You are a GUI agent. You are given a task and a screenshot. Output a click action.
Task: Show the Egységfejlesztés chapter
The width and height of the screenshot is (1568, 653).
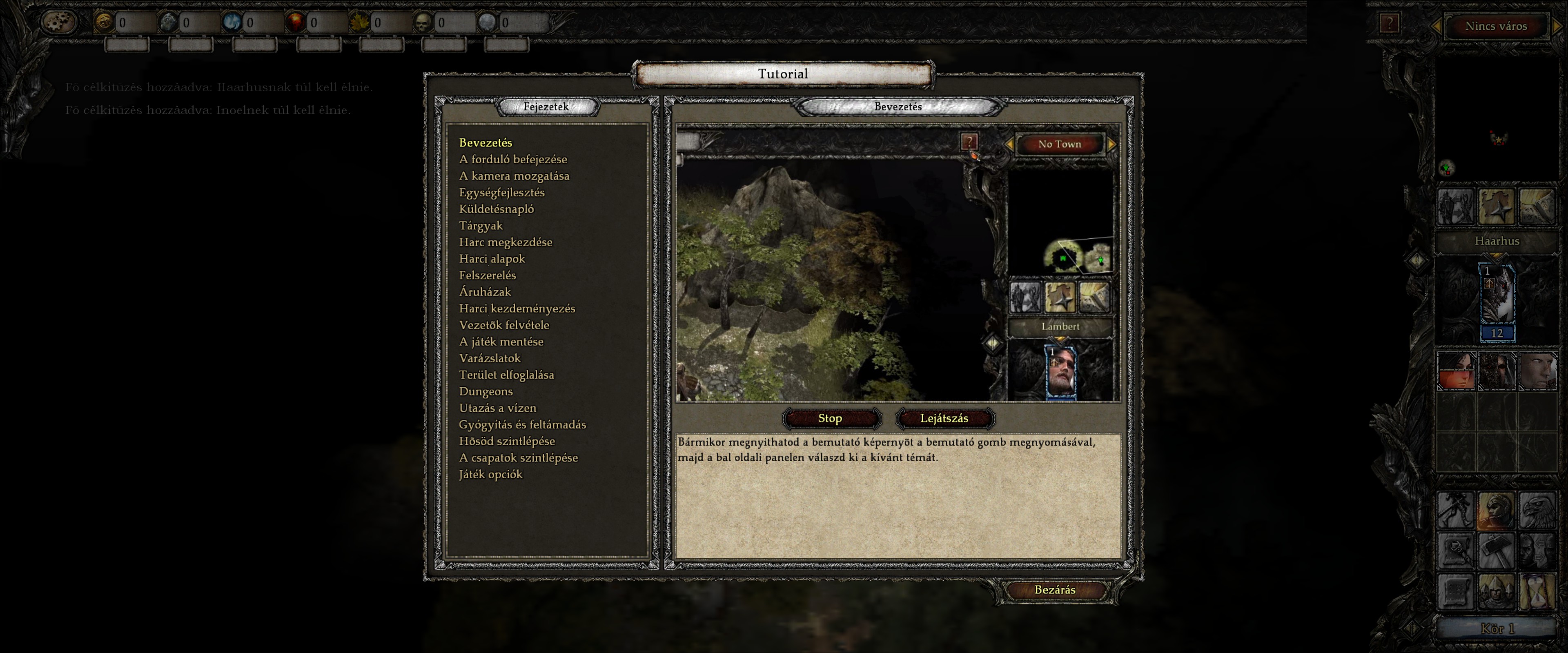pyautogui.click(x=501, y=192)
